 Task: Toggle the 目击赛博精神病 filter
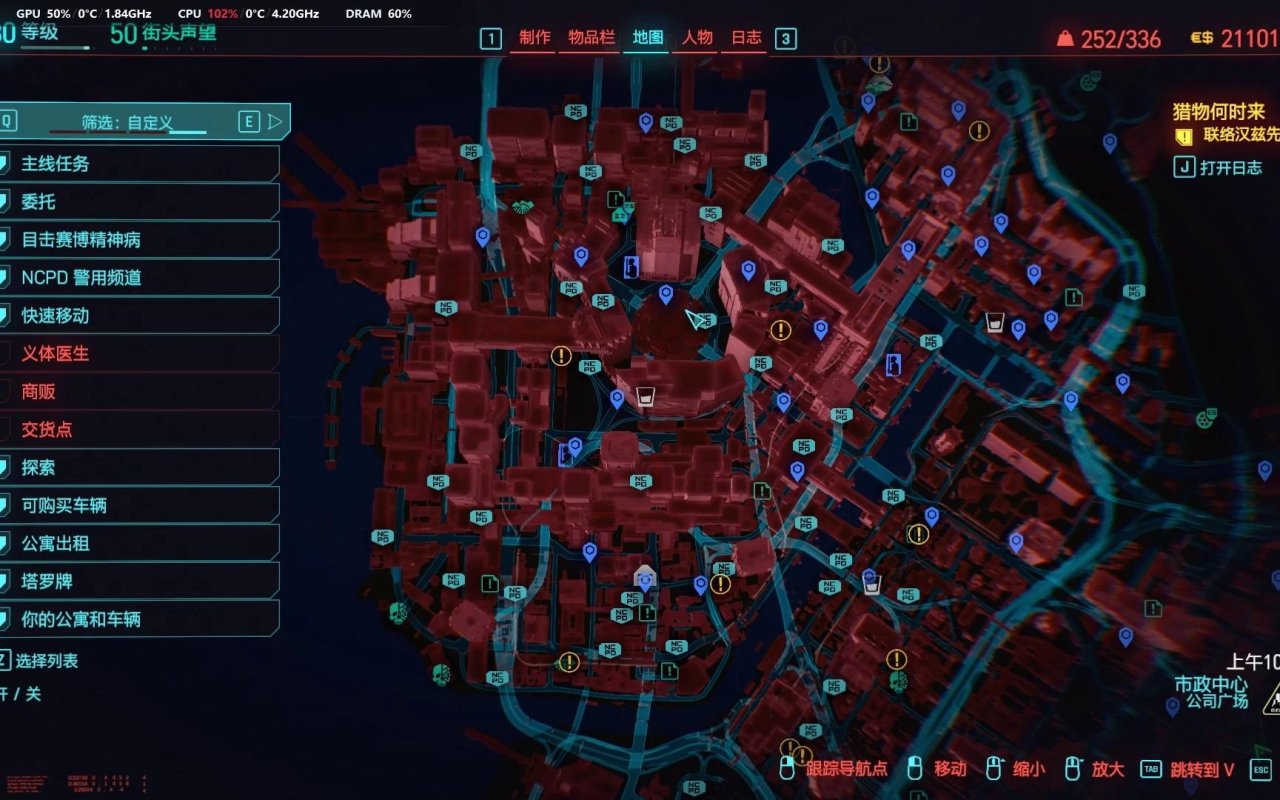(140, 240)
